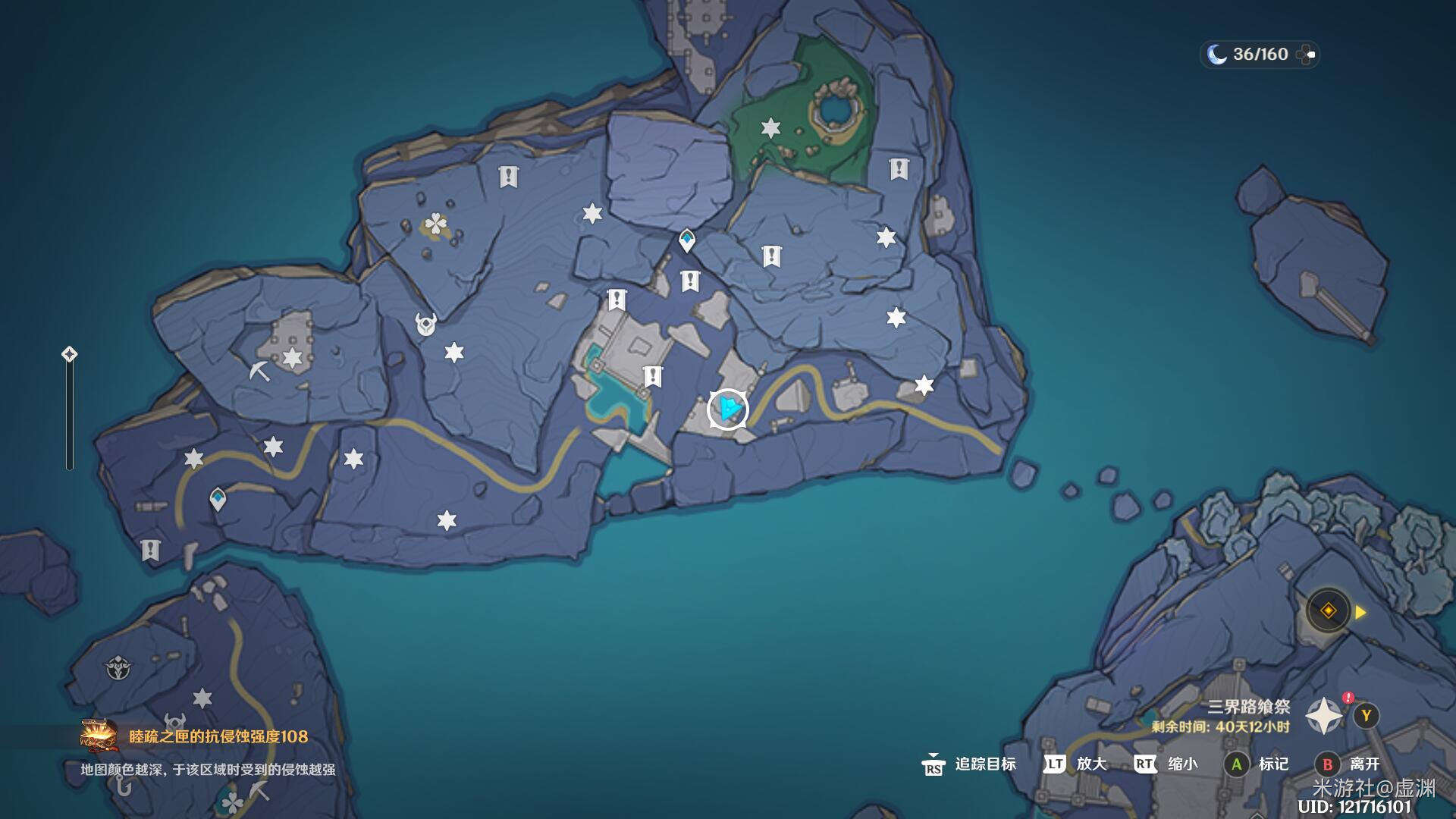Select the fishing hook marker at the bottom
Image resolution: width=1456 pixels, height=819 pixels.
pyautogui.click(x=123, y=786)
